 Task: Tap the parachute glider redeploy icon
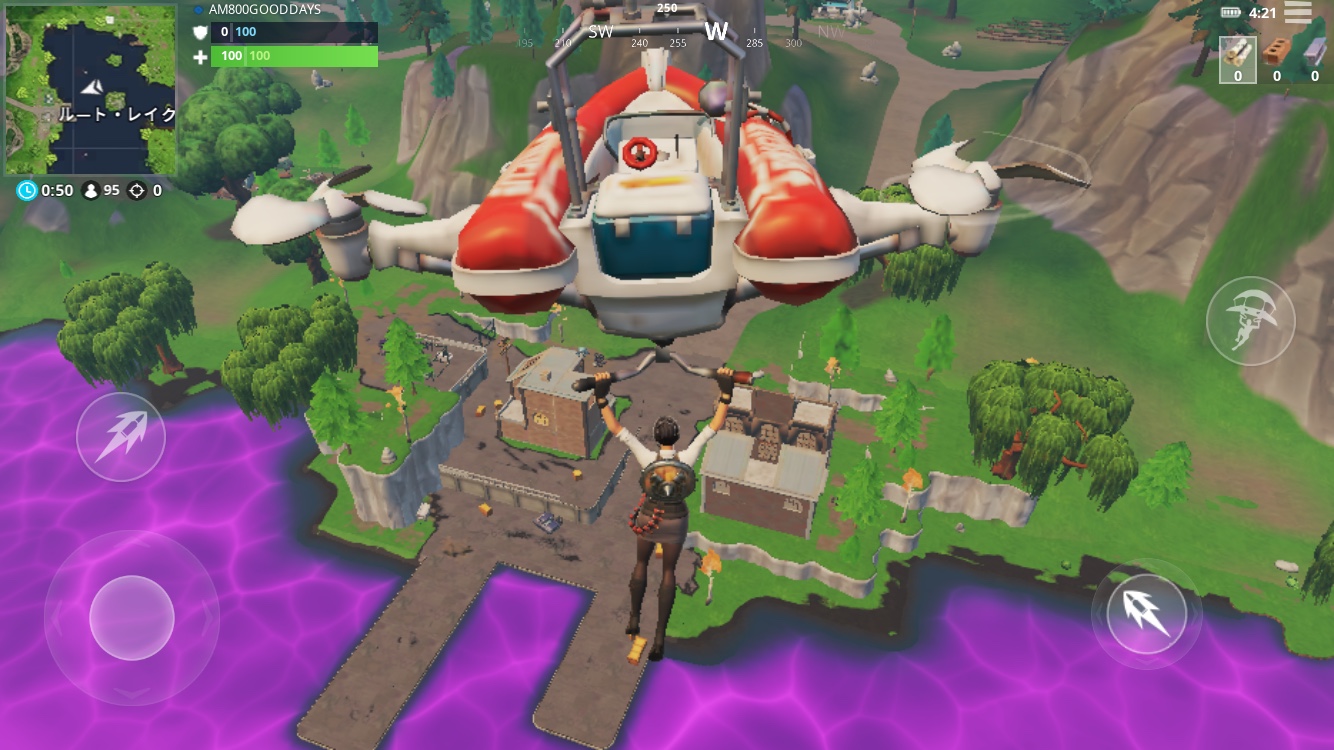(x=1250, y=319)
